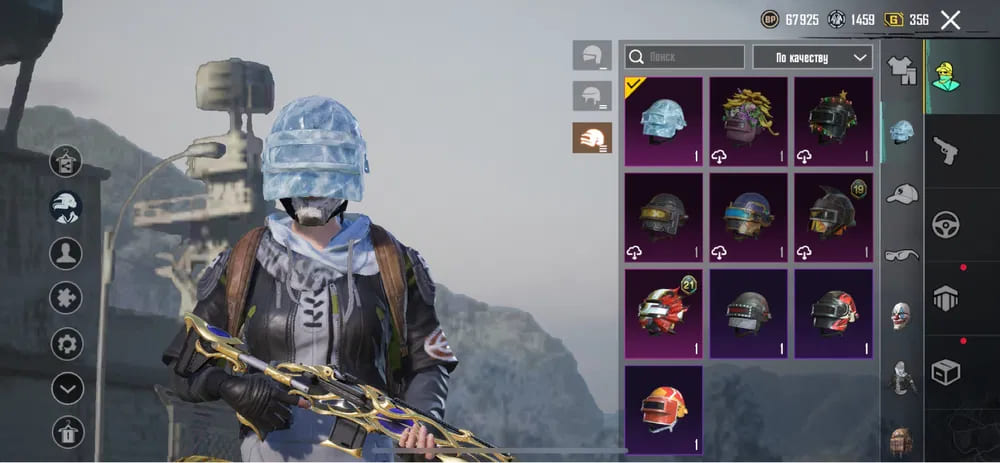Viewport: 1000px width, 463px height.
Task: Open the По качеству sort dropdown
Action: [x=812, y=57]
